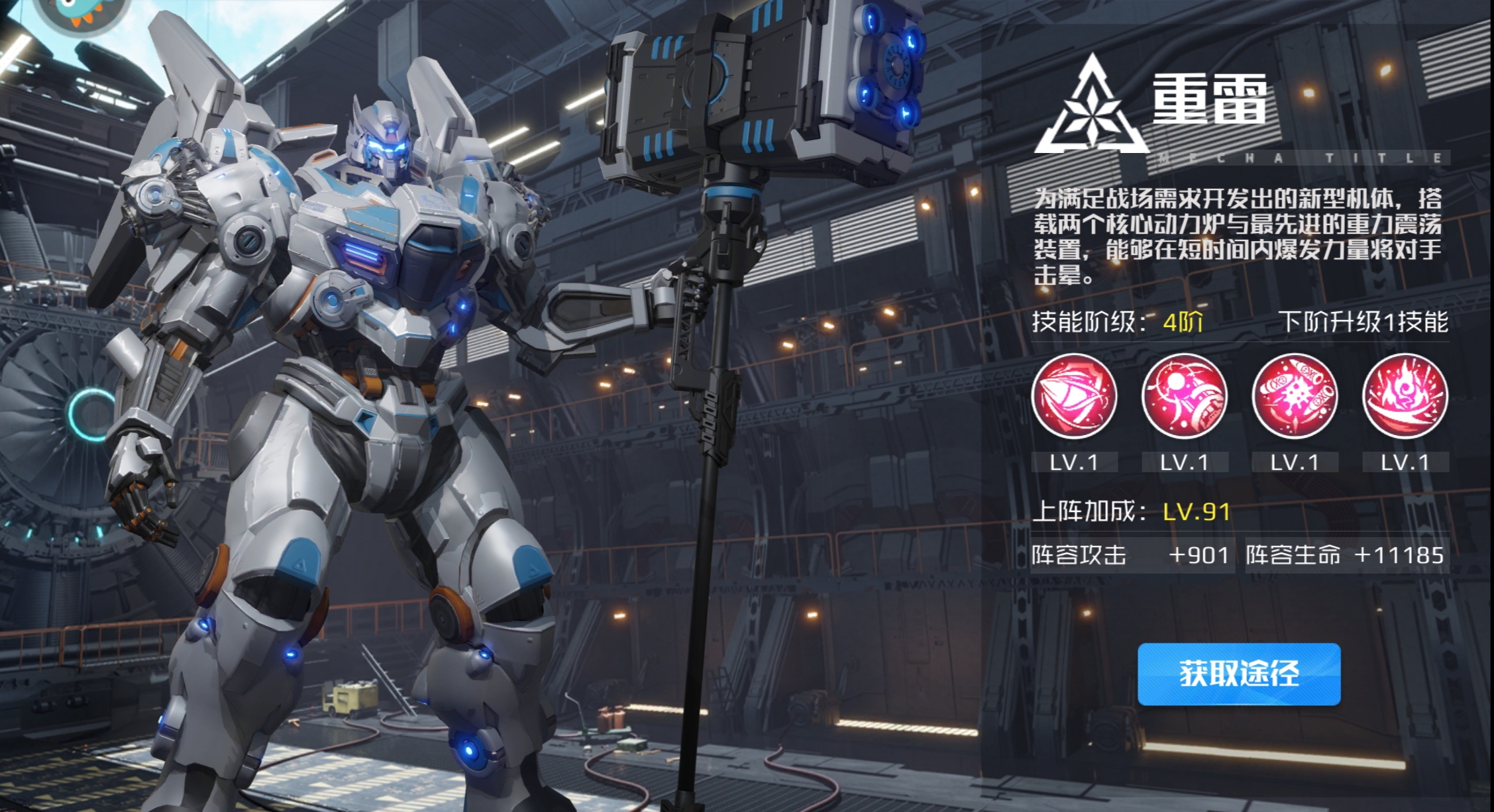Inspect the three missiles explosion skill icon
1494x812 pixels.
1295,396
